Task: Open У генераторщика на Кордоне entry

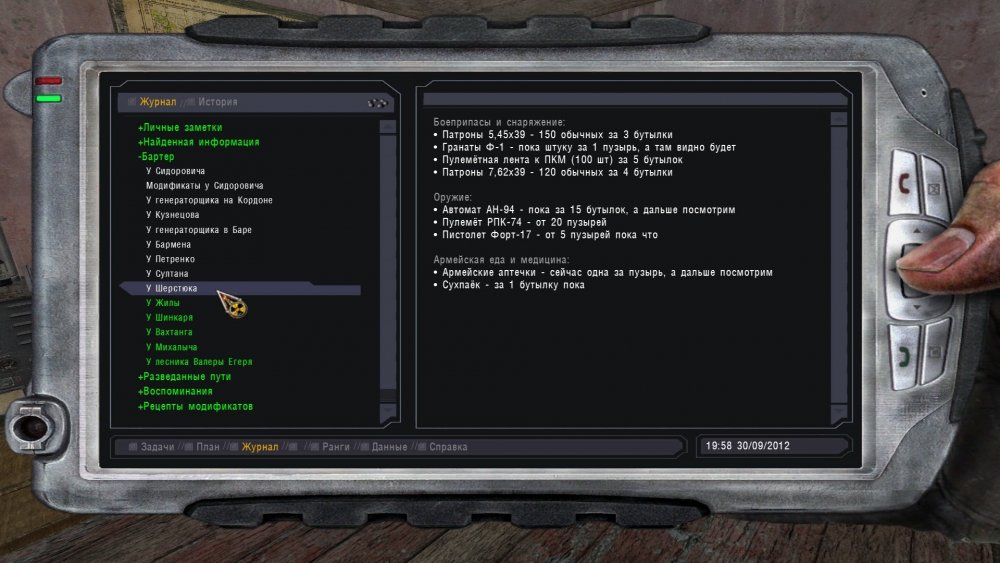Action: 209,200
